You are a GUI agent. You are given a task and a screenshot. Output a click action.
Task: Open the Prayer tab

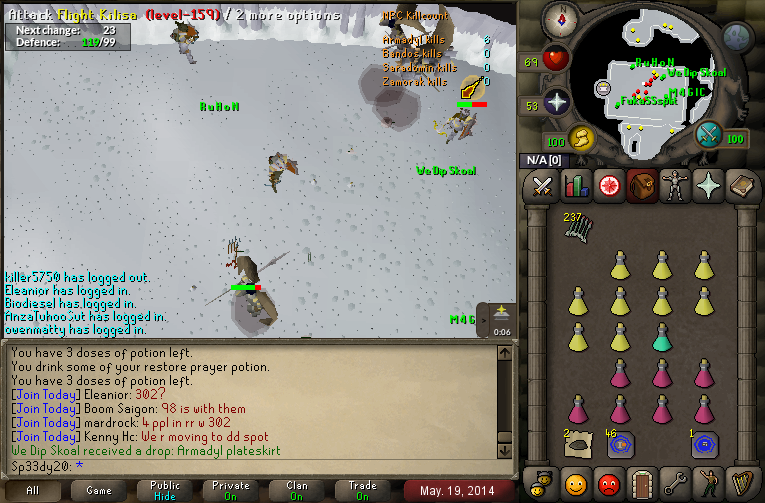(708, 187)
